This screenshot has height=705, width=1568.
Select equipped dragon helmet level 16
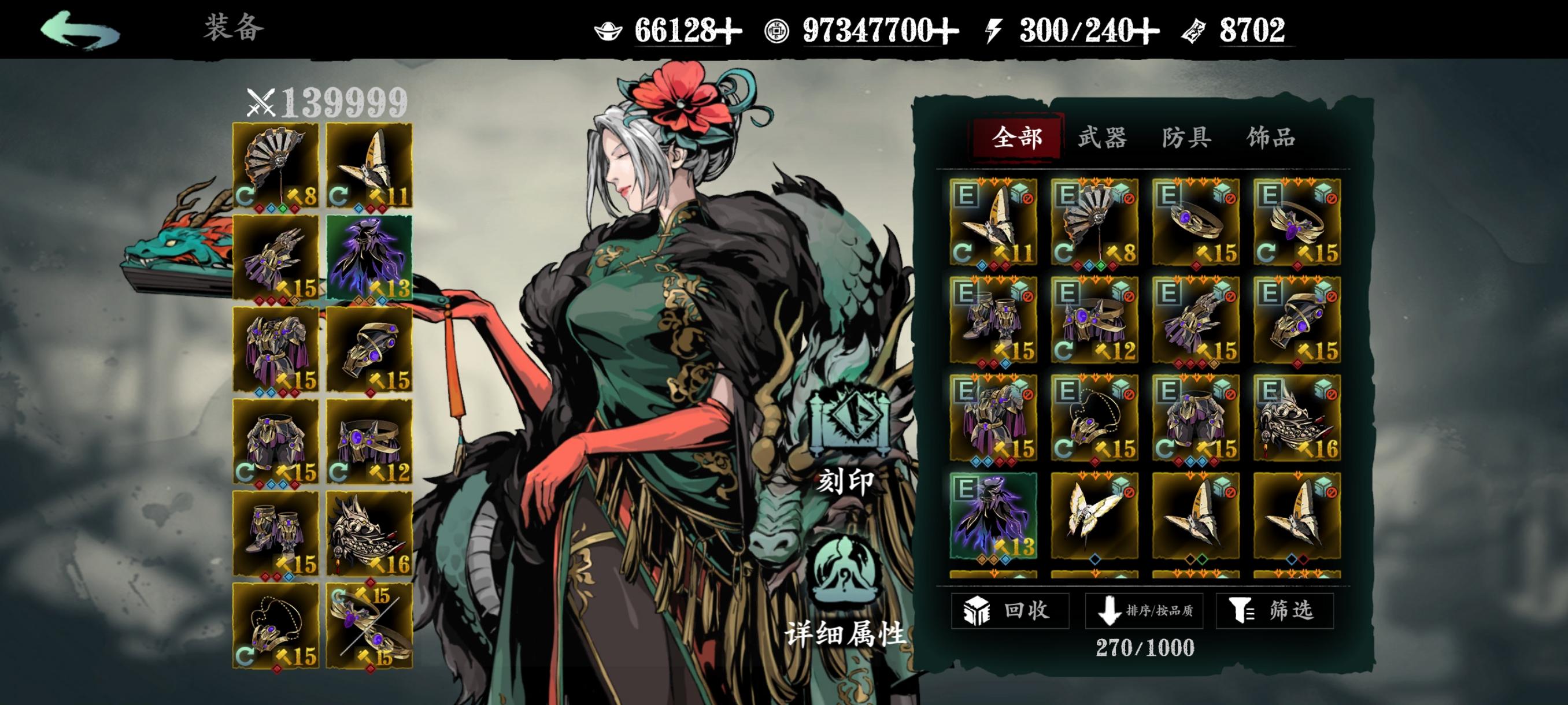(369, 534)
